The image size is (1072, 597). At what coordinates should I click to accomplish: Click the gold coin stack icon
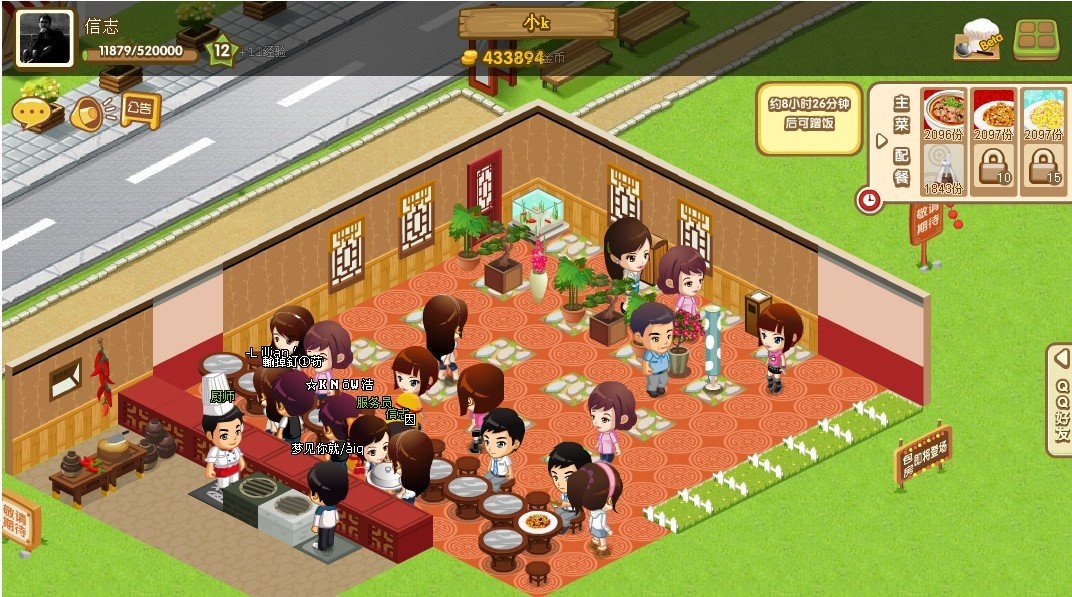point(470,58)
